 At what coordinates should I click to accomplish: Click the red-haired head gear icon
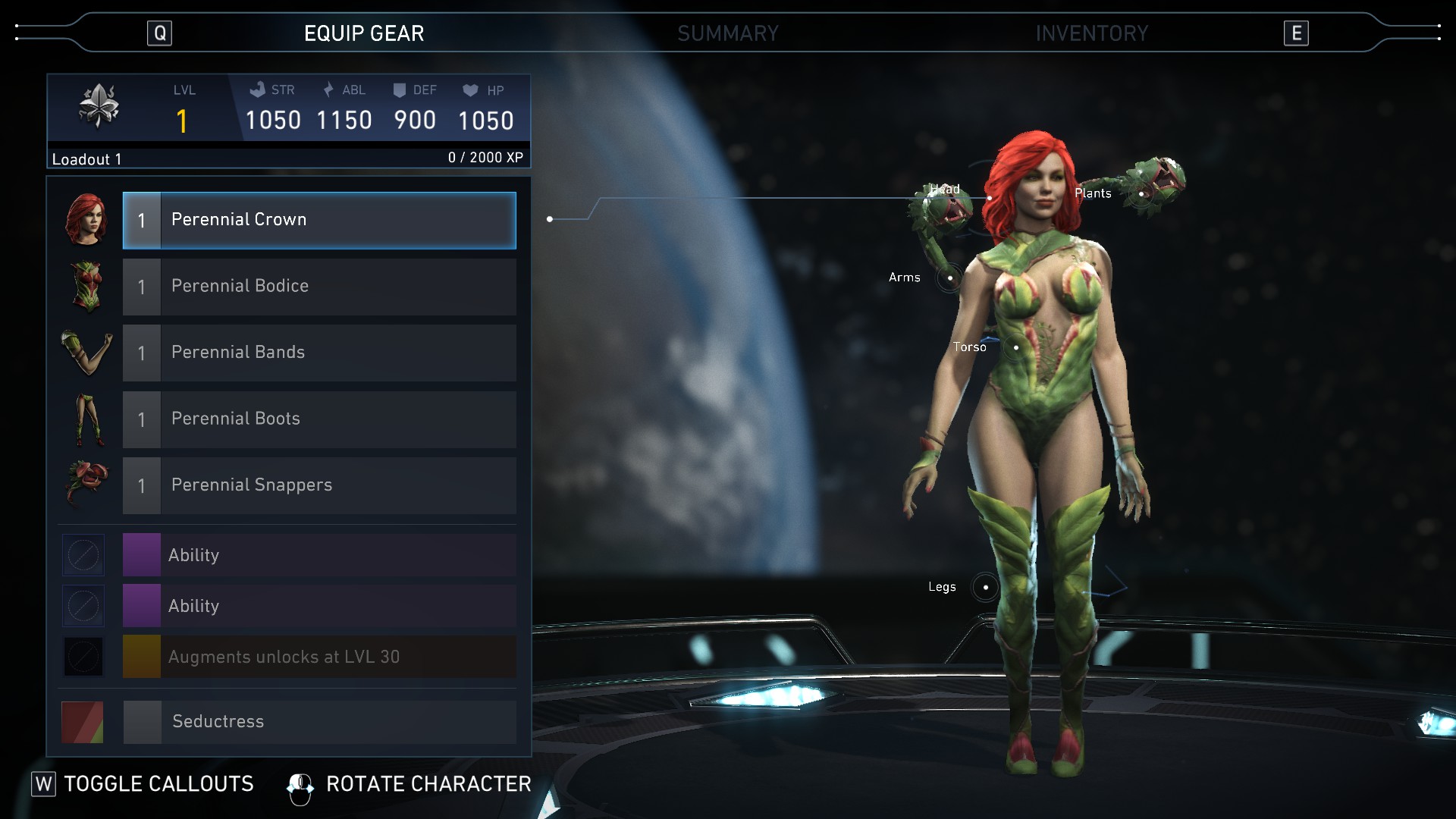[x=86, y=220]
